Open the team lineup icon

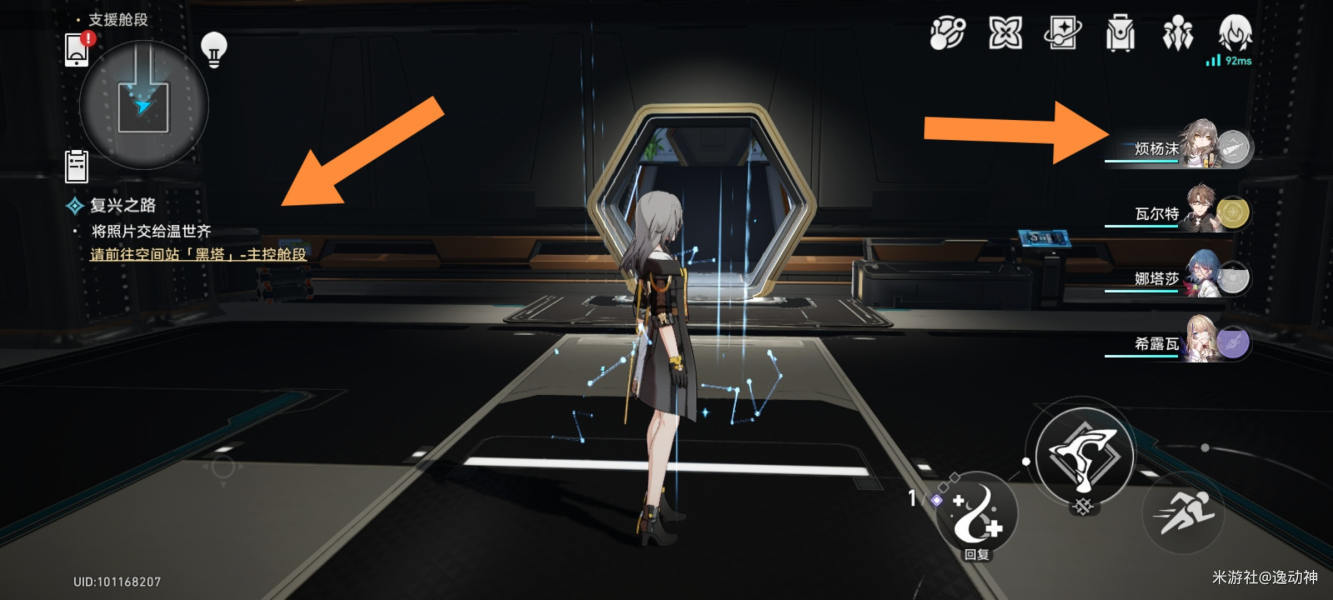pyautogui.click(x=1177, y=34)
